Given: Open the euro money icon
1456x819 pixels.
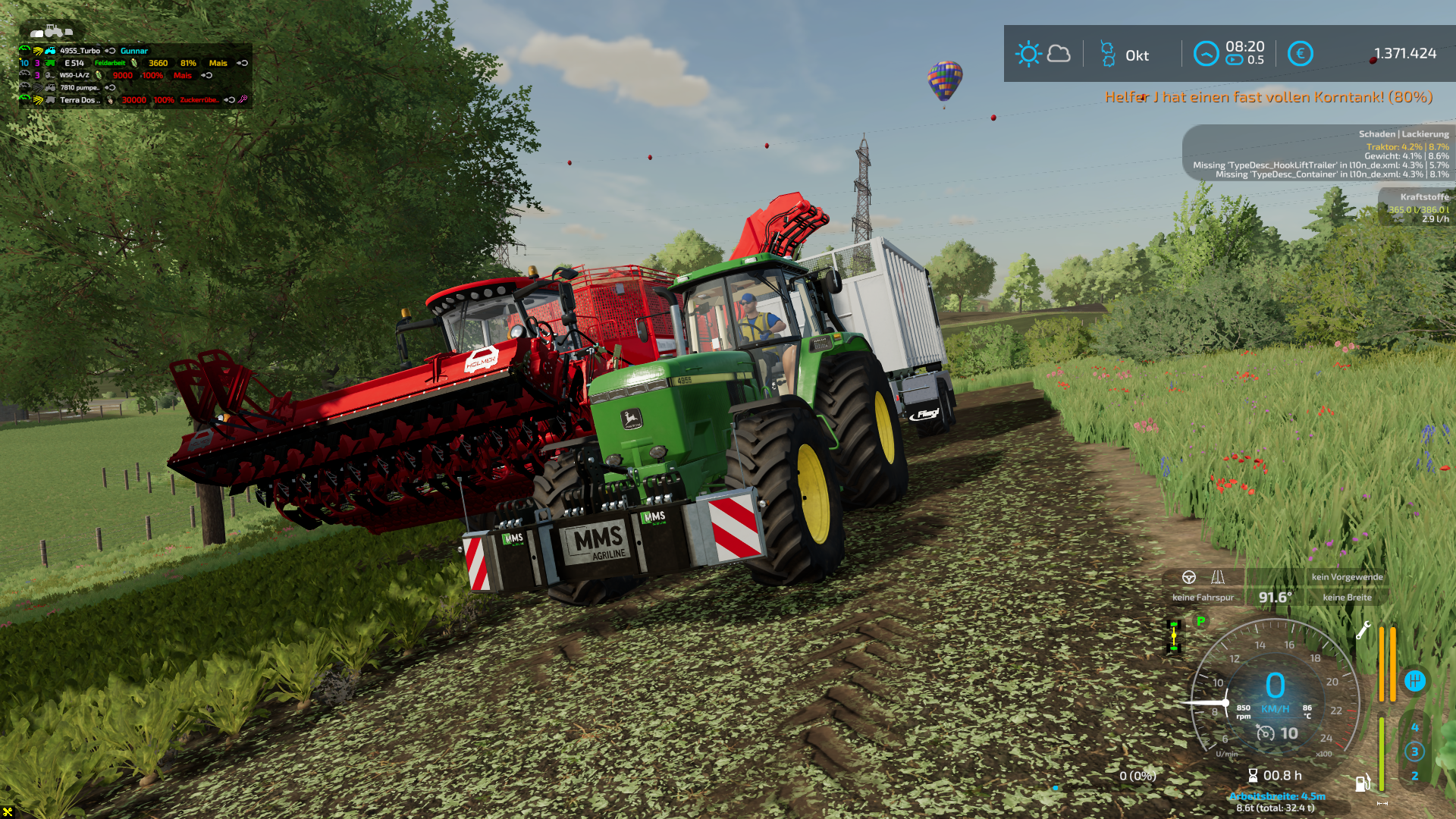Looking at the screenshot, I should (x=1300, y=54).
